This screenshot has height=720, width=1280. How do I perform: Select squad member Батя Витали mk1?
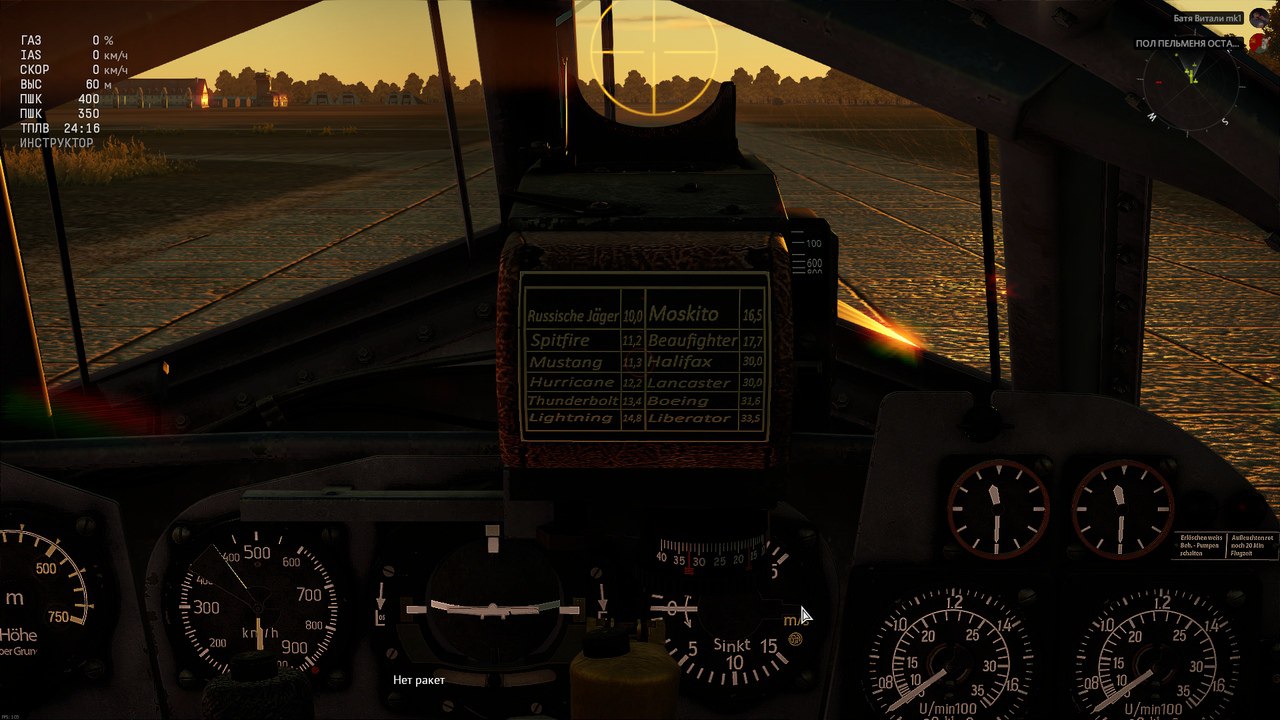tap(1207, 18)
